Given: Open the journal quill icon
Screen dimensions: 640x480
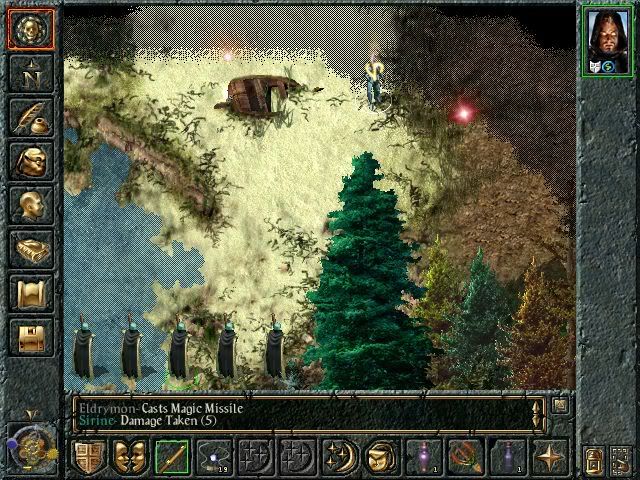Looking at the screenshot, I should [30, 117].
